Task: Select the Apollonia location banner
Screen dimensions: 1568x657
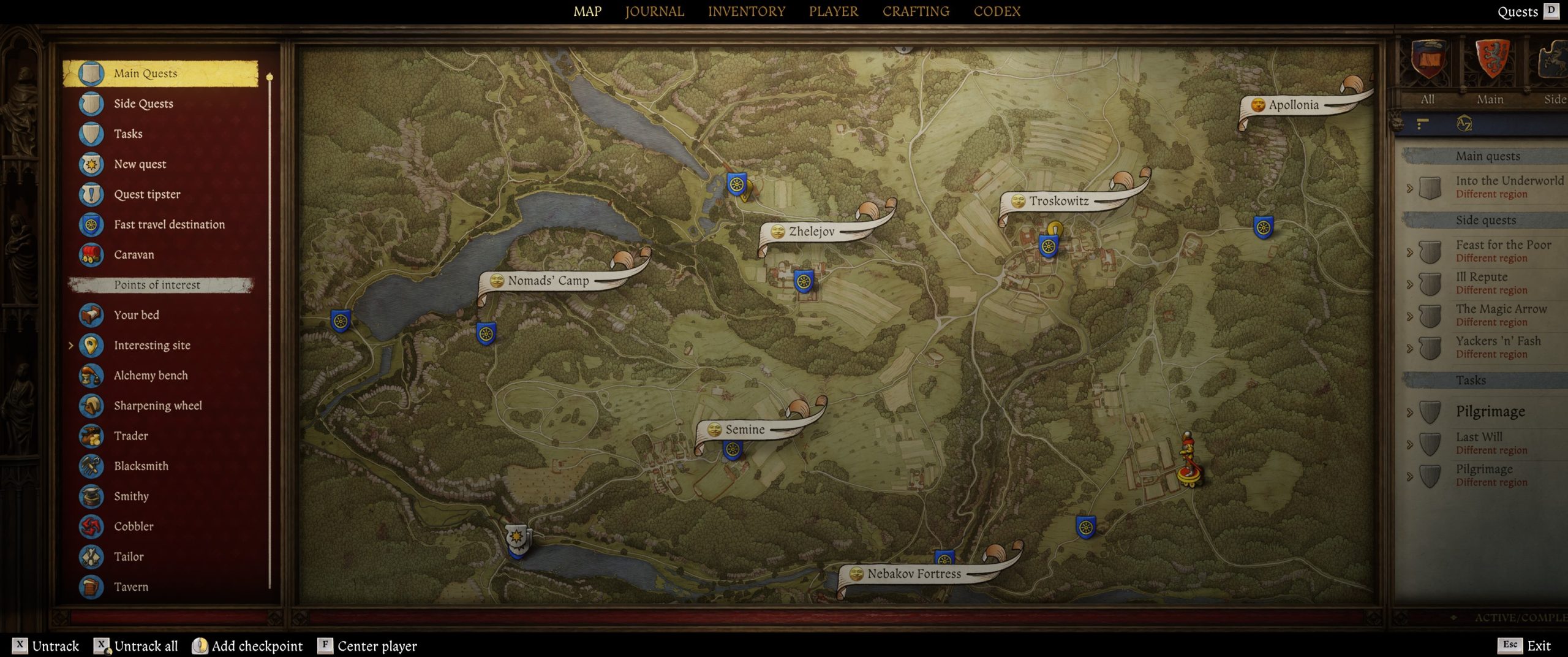Action: click(1293, 105)
